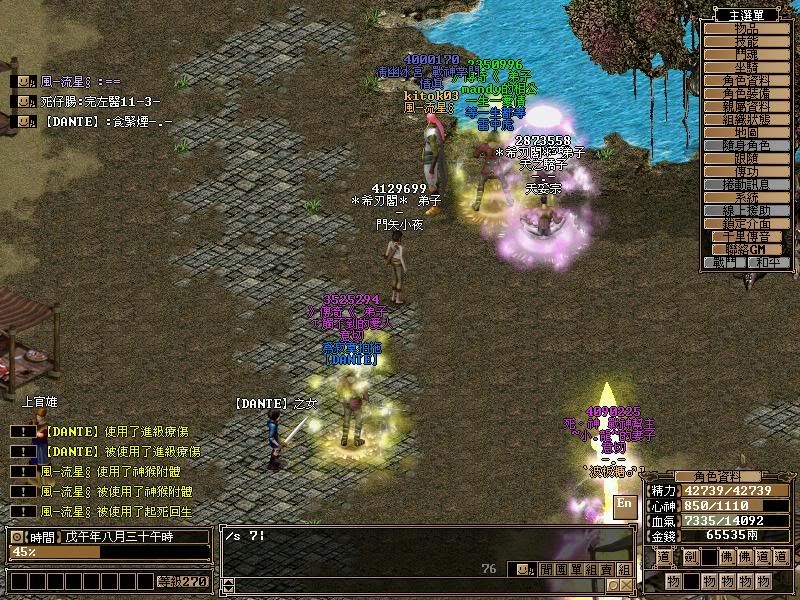This screenshot has width=800, height=600.
Task: Open the 線上援助 online help entry
Action: (747, 210)
